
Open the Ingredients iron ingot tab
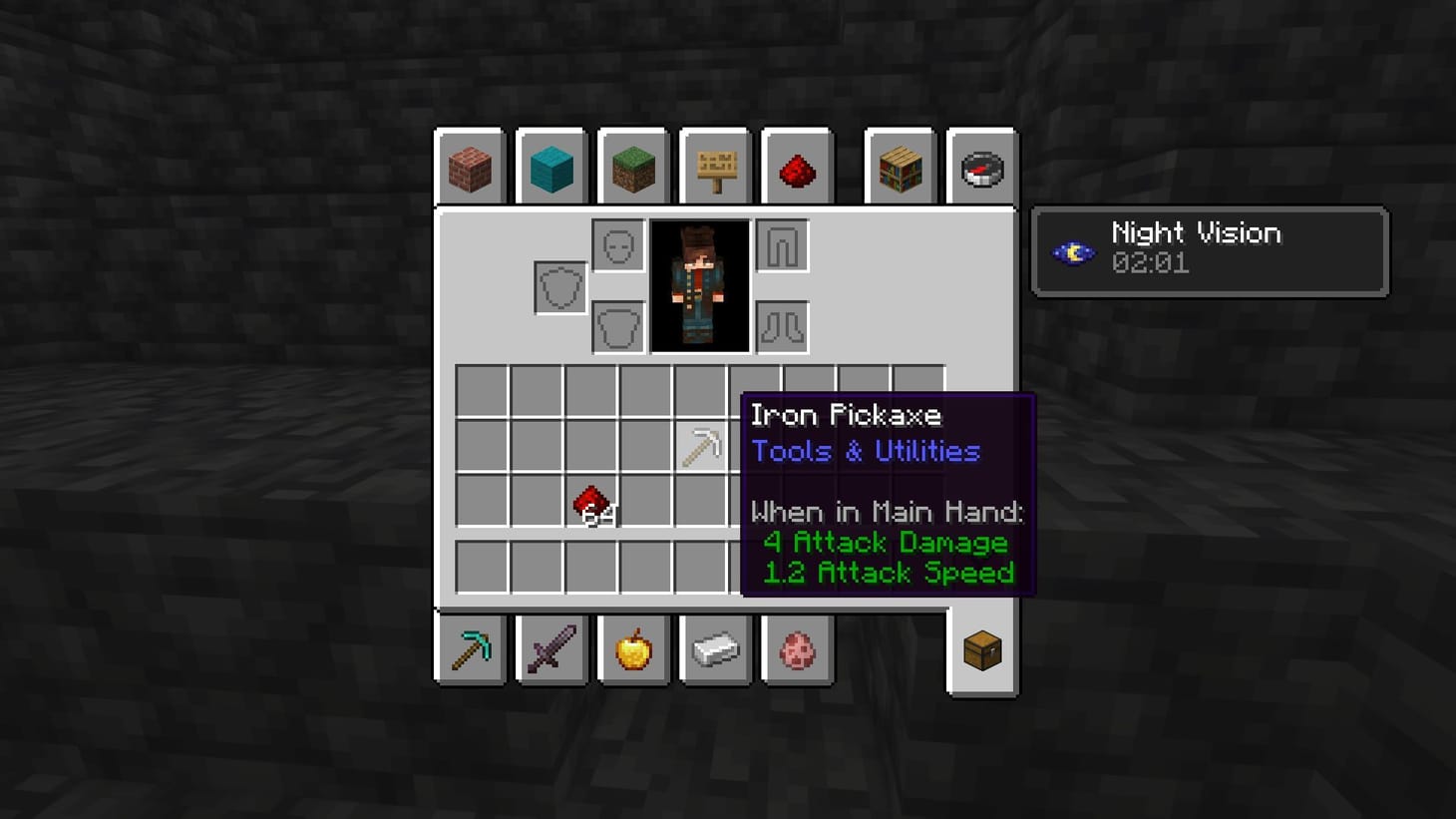coord(715,649)
